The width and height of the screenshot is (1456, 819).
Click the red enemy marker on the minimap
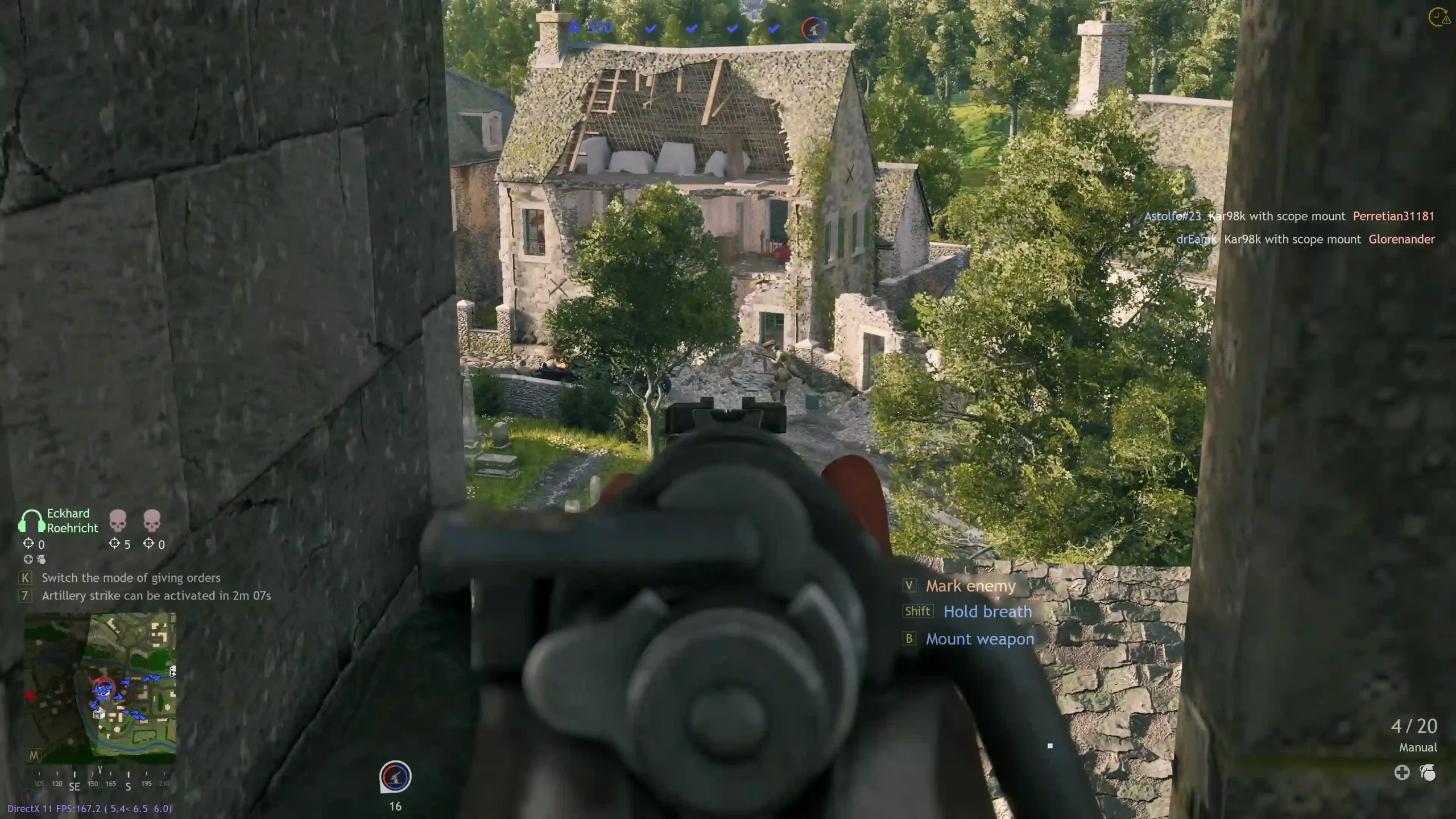coord(30,695)
